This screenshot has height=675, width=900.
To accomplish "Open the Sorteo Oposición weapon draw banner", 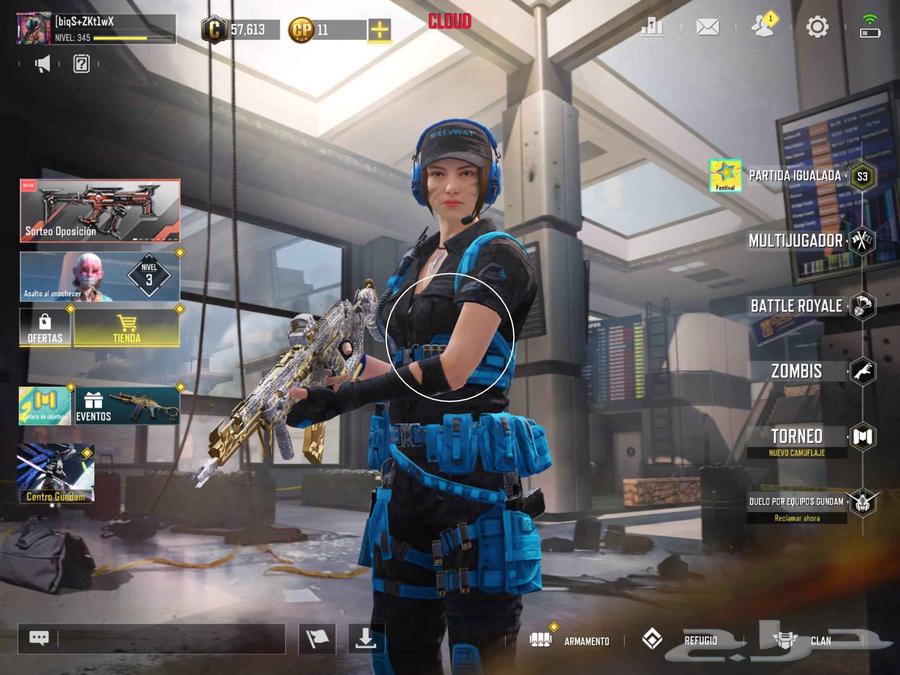I will click(100, 210).
